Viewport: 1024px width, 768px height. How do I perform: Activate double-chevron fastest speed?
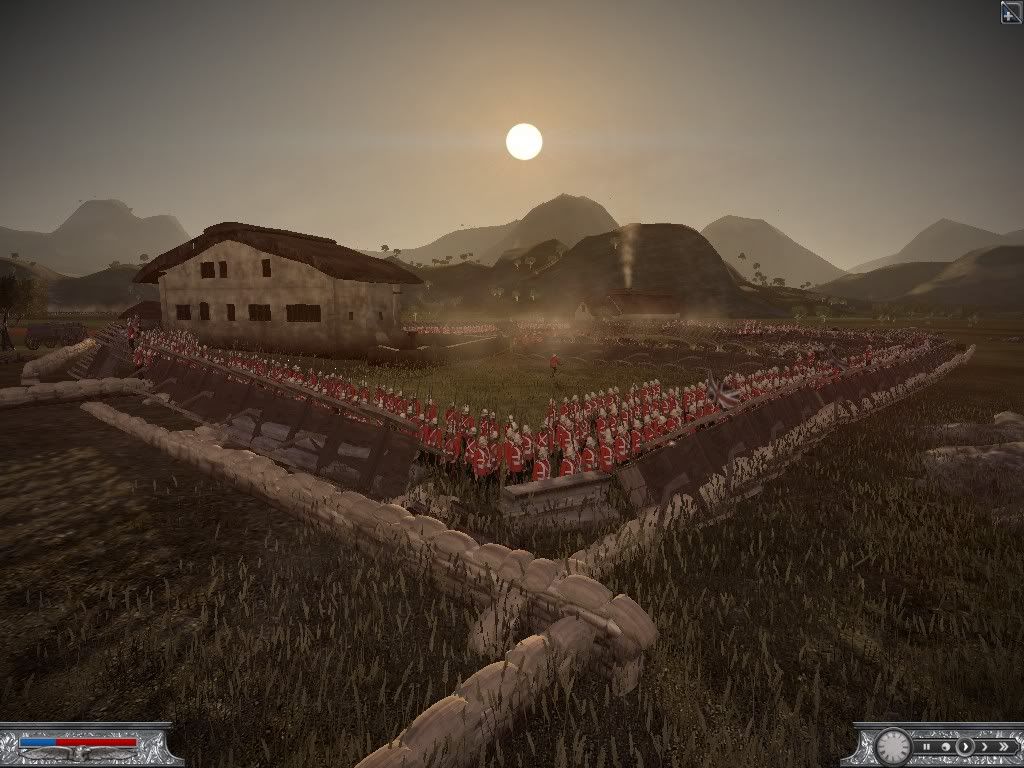(x=1003, y=747)
